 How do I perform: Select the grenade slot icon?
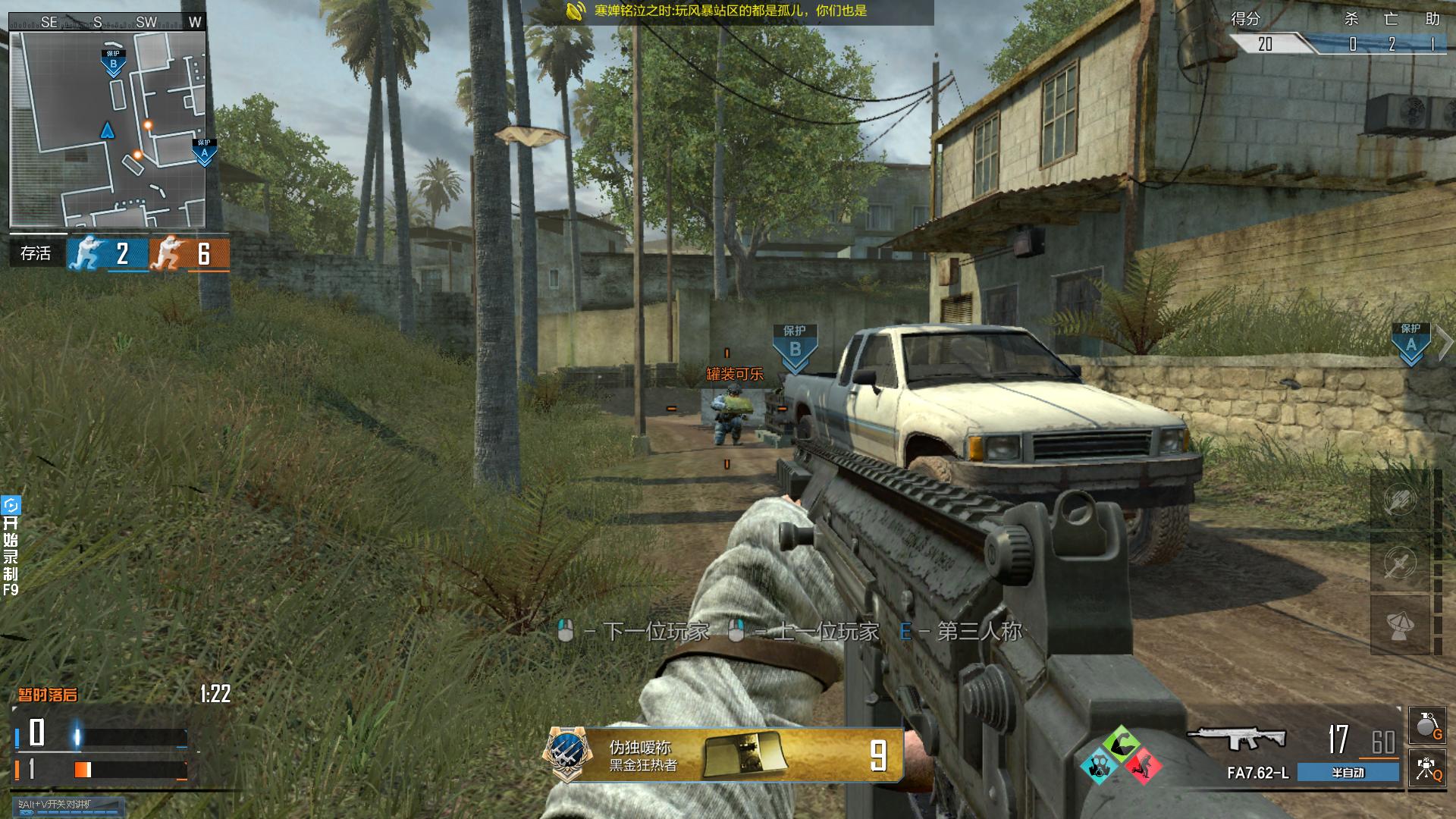(1426, 726)
